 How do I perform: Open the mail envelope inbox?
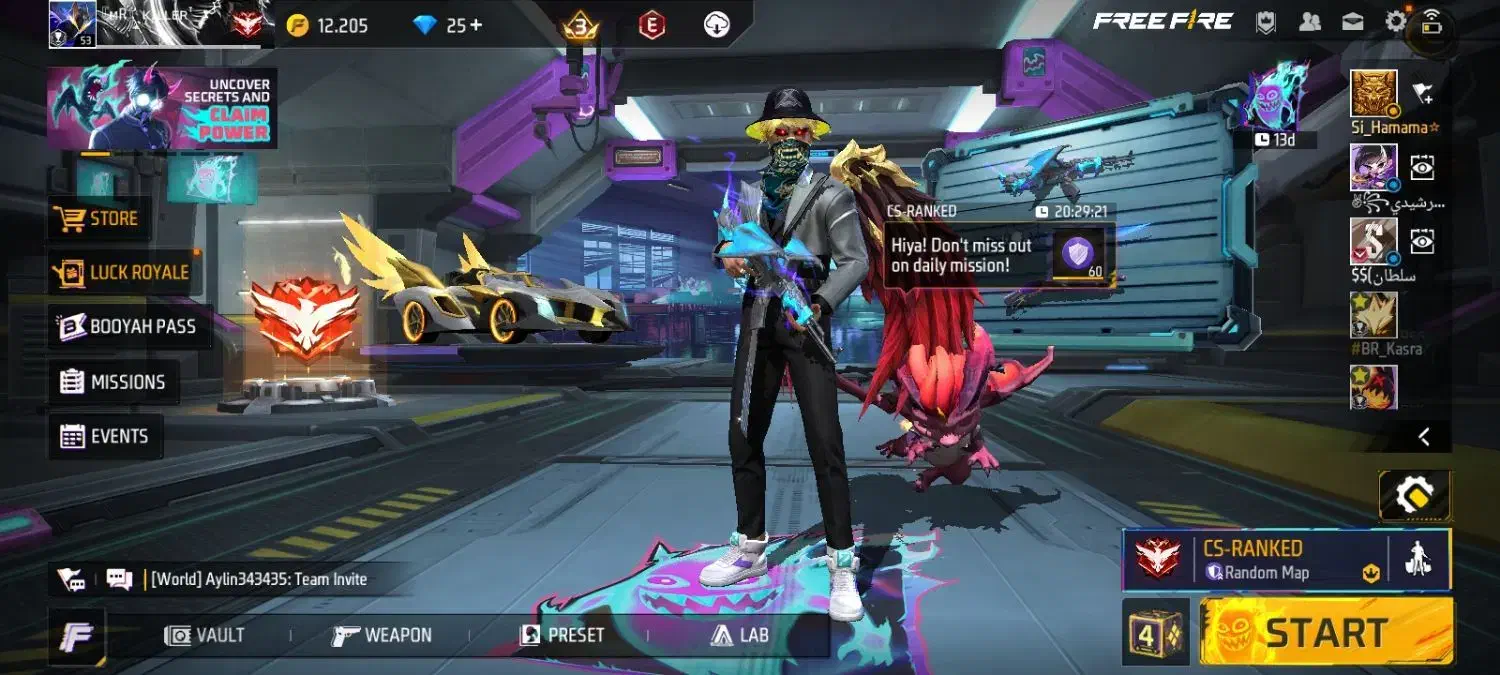click(x=1352, y=22)
